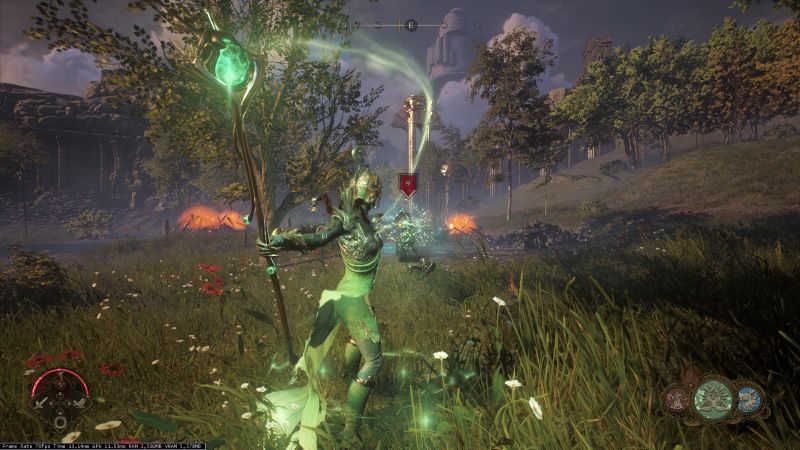Select the sword icon in the weapon wheel
The image size is (800, 450).
click(x=42, y=404)
